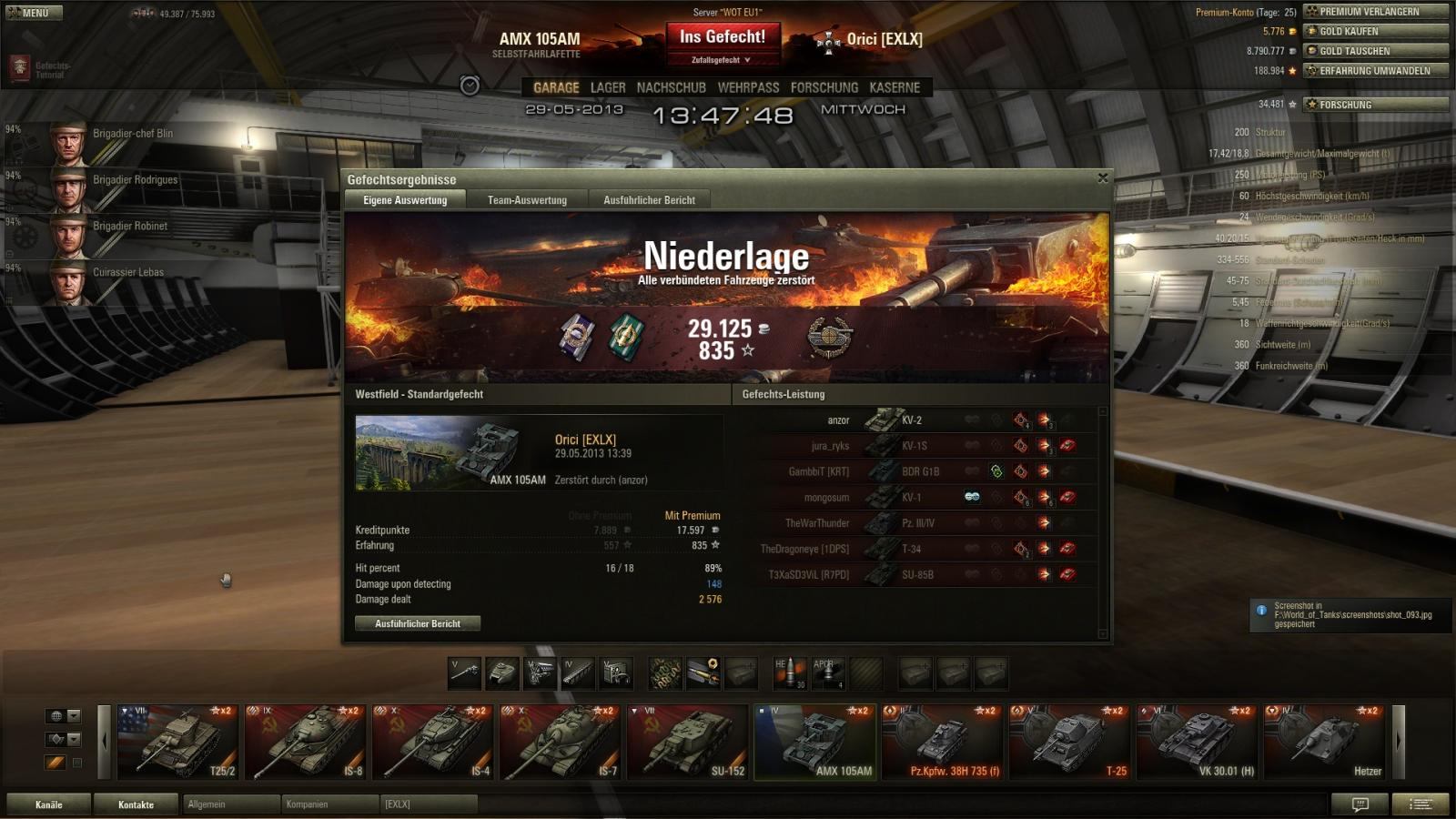Show the Kaserne barracks
This screenshot has width=1456, height=819.
895,87
